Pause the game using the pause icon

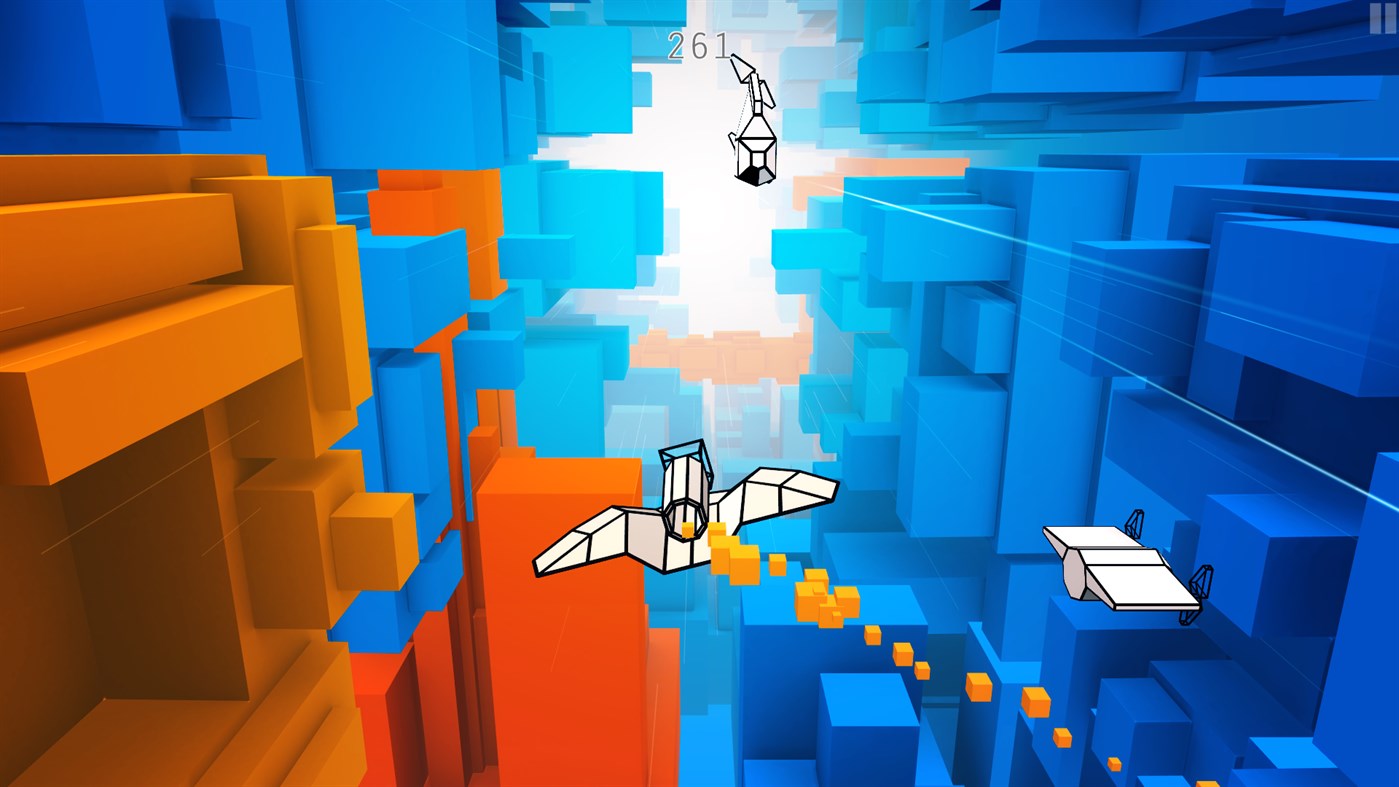coord(1383,18)
